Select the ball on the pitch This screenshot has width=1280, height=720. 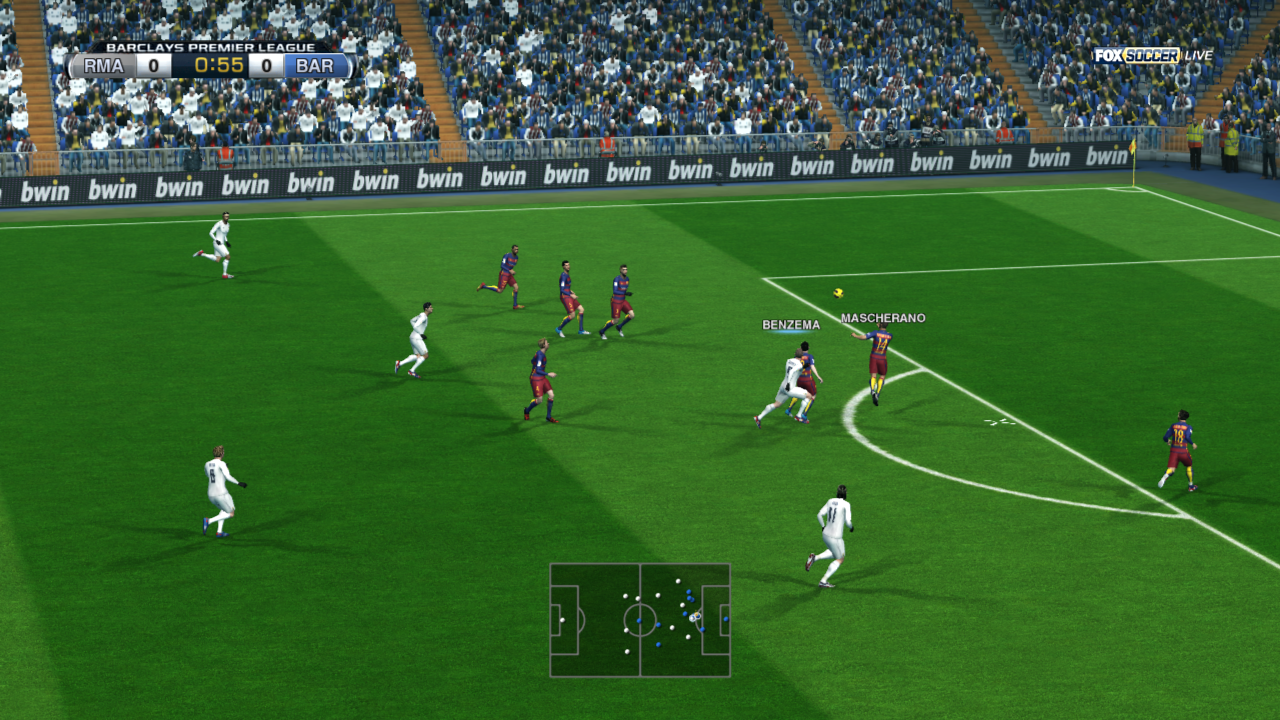838,294
